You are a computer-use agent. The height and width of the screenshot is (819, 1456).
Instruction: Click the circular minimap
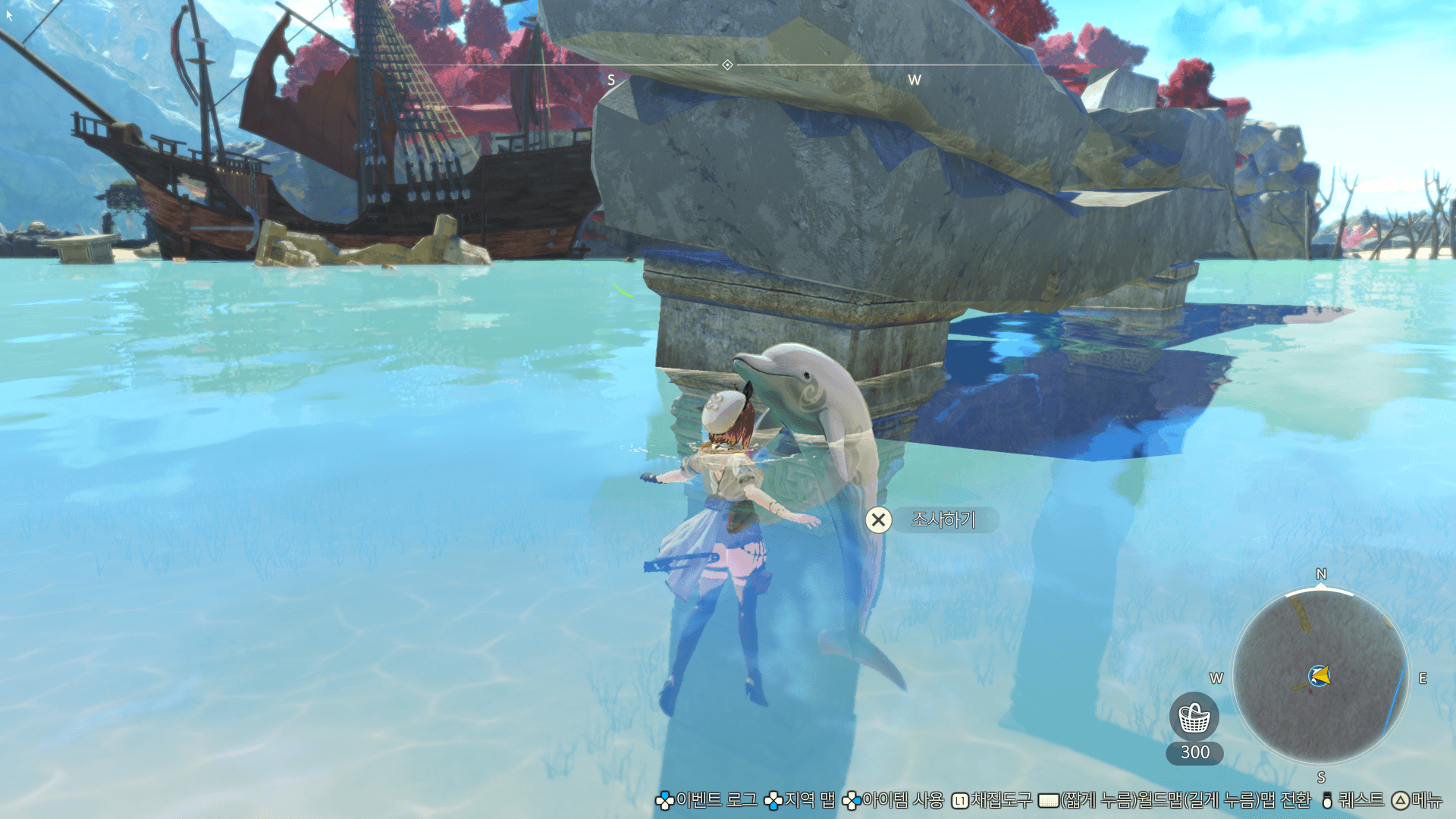click(x=1320, y=676)
